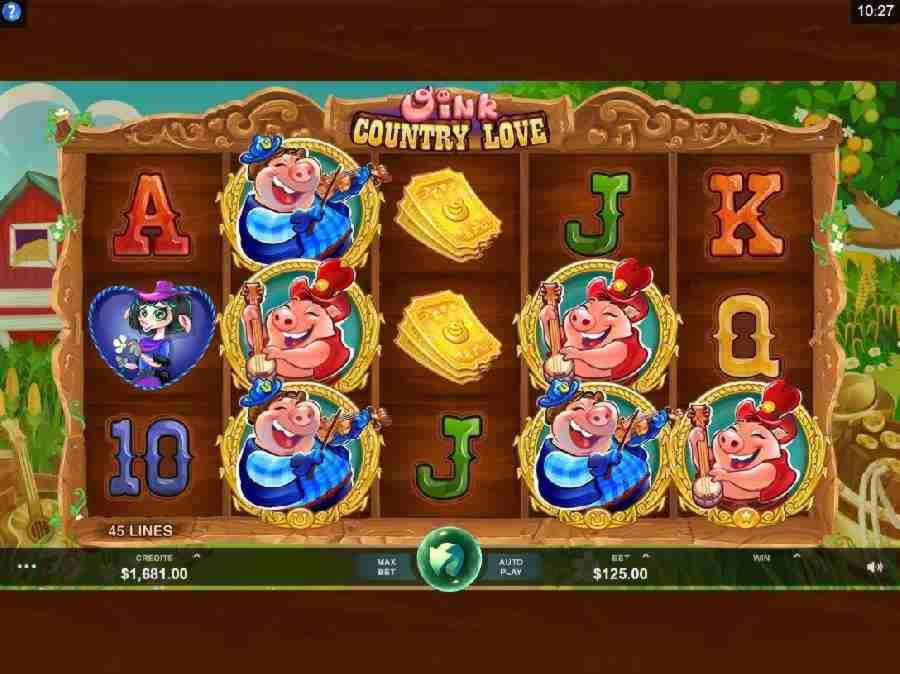Open the three-dot options menu
The height and width of the screenshot is (674, 900).
[x=27, y=566]
